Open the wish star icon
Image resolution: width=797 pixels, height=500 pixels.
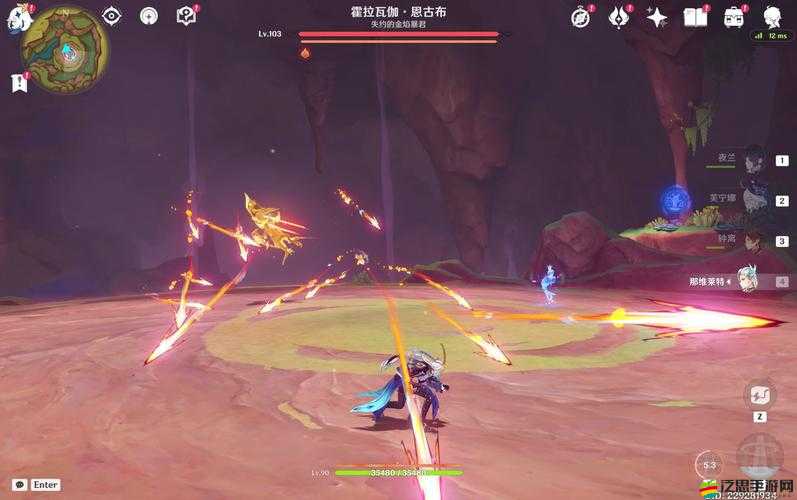pos(657,16)
